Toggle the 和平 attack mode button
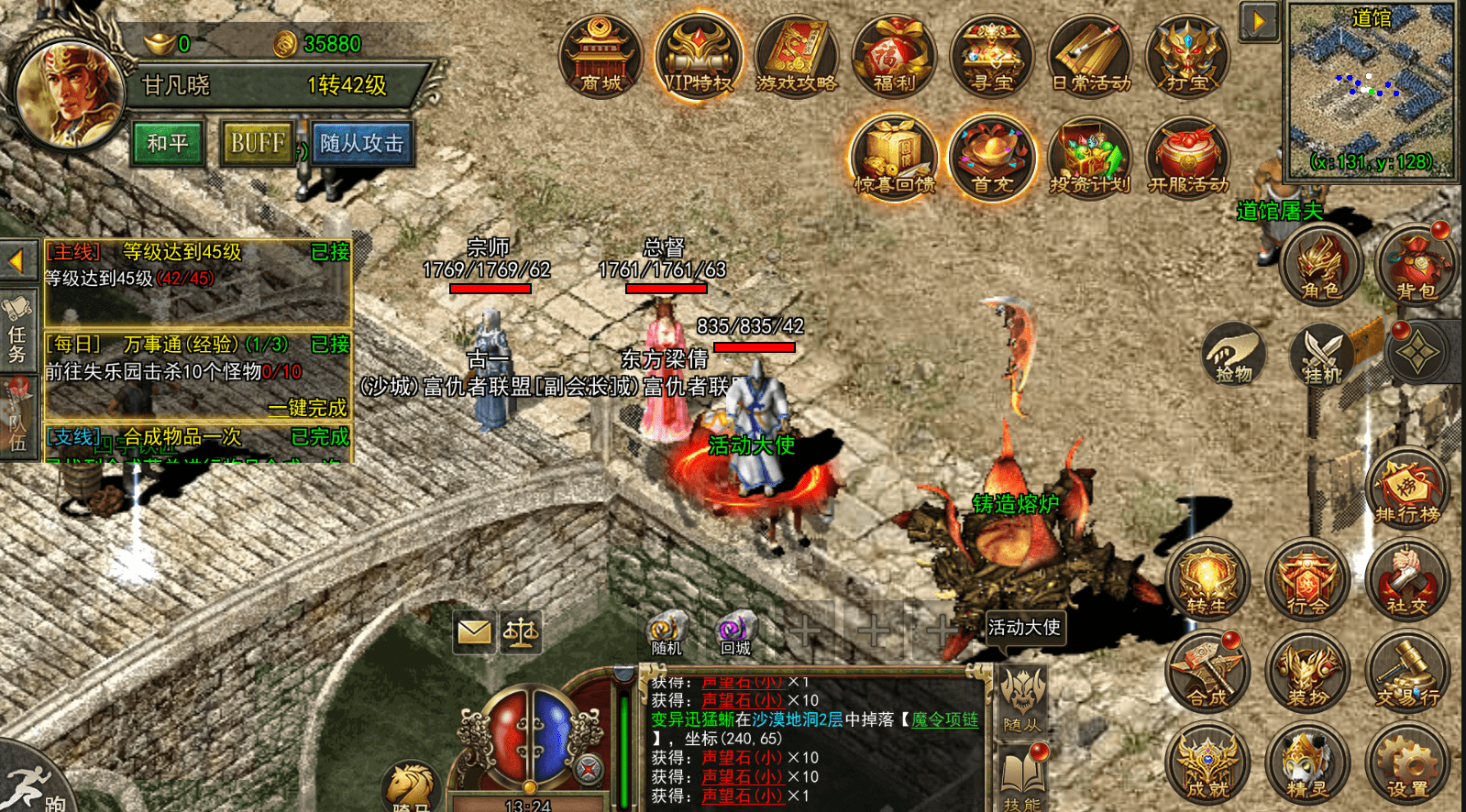 (168, 143)
